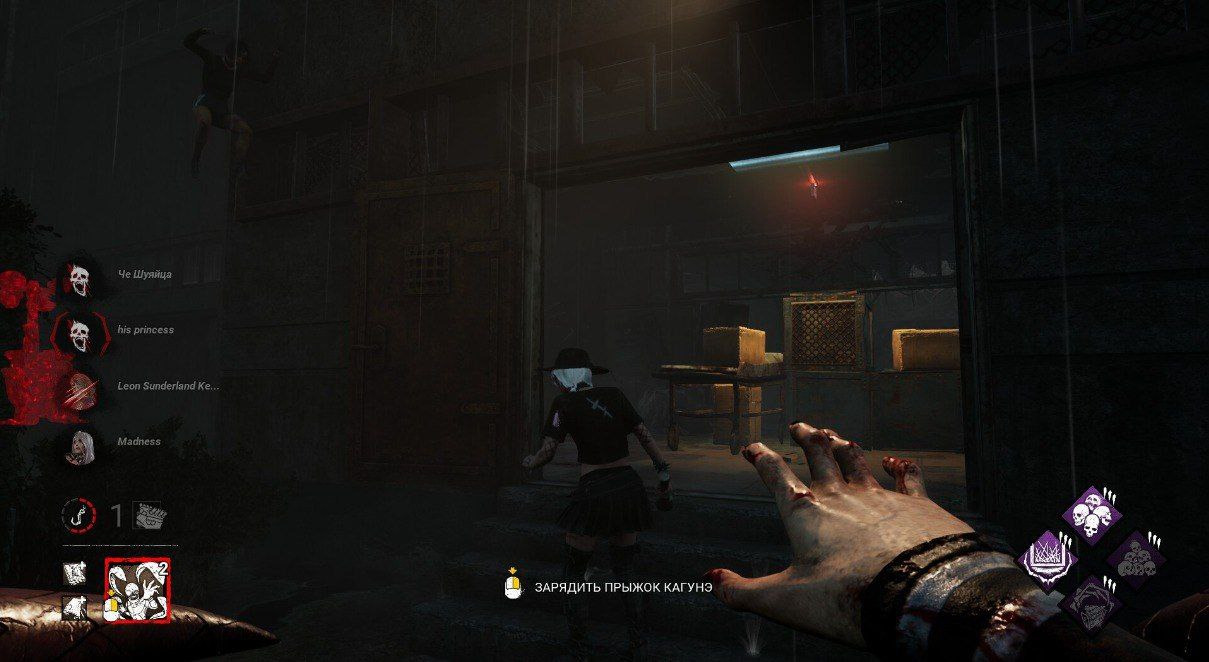This screenshot has height=662, width=1209.
Task: Select the Madness survivor portrait
Action: [x=79, y=443]
